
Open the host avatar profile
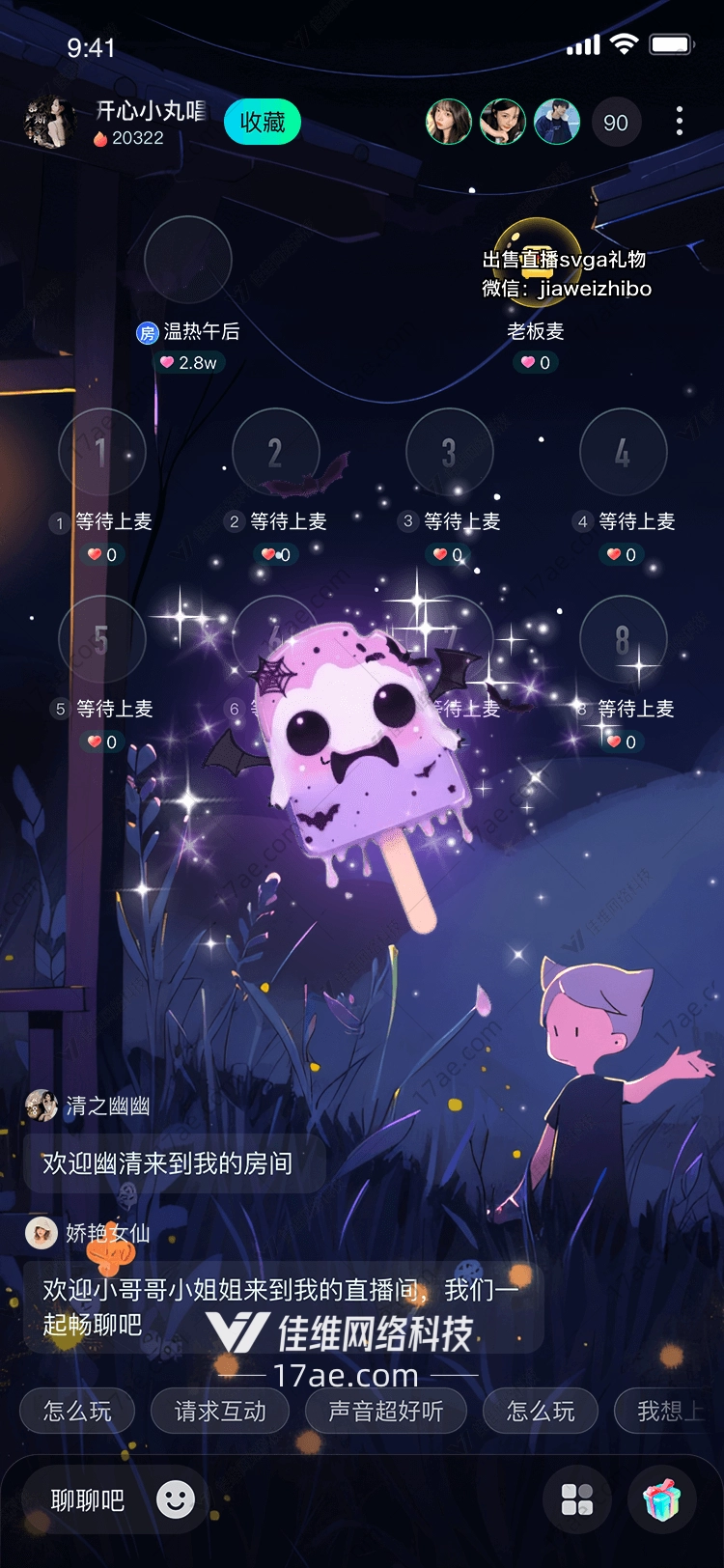(48, 123)
